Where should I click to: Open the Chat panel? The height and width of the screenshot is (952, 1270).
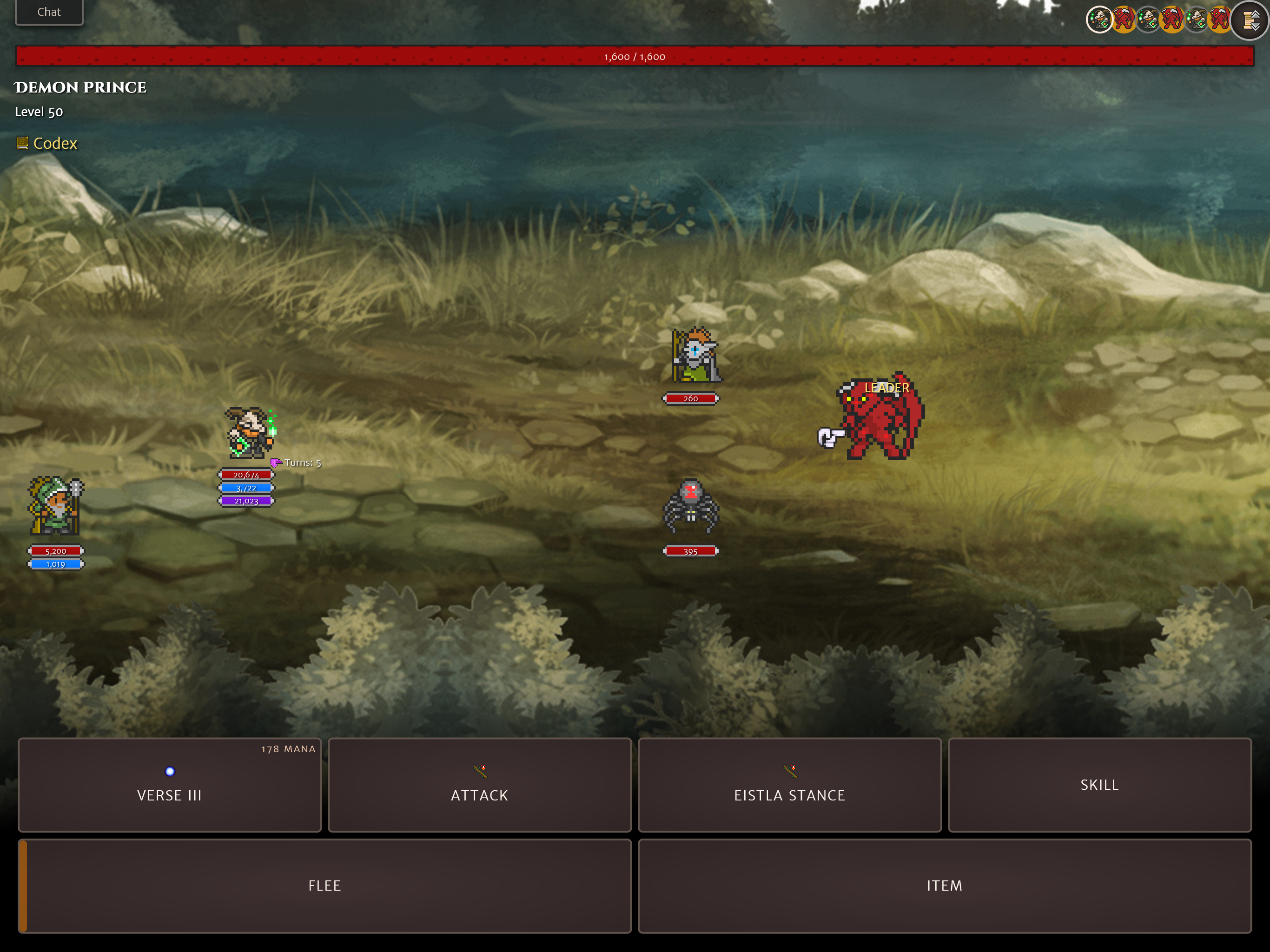click(49, 12)
